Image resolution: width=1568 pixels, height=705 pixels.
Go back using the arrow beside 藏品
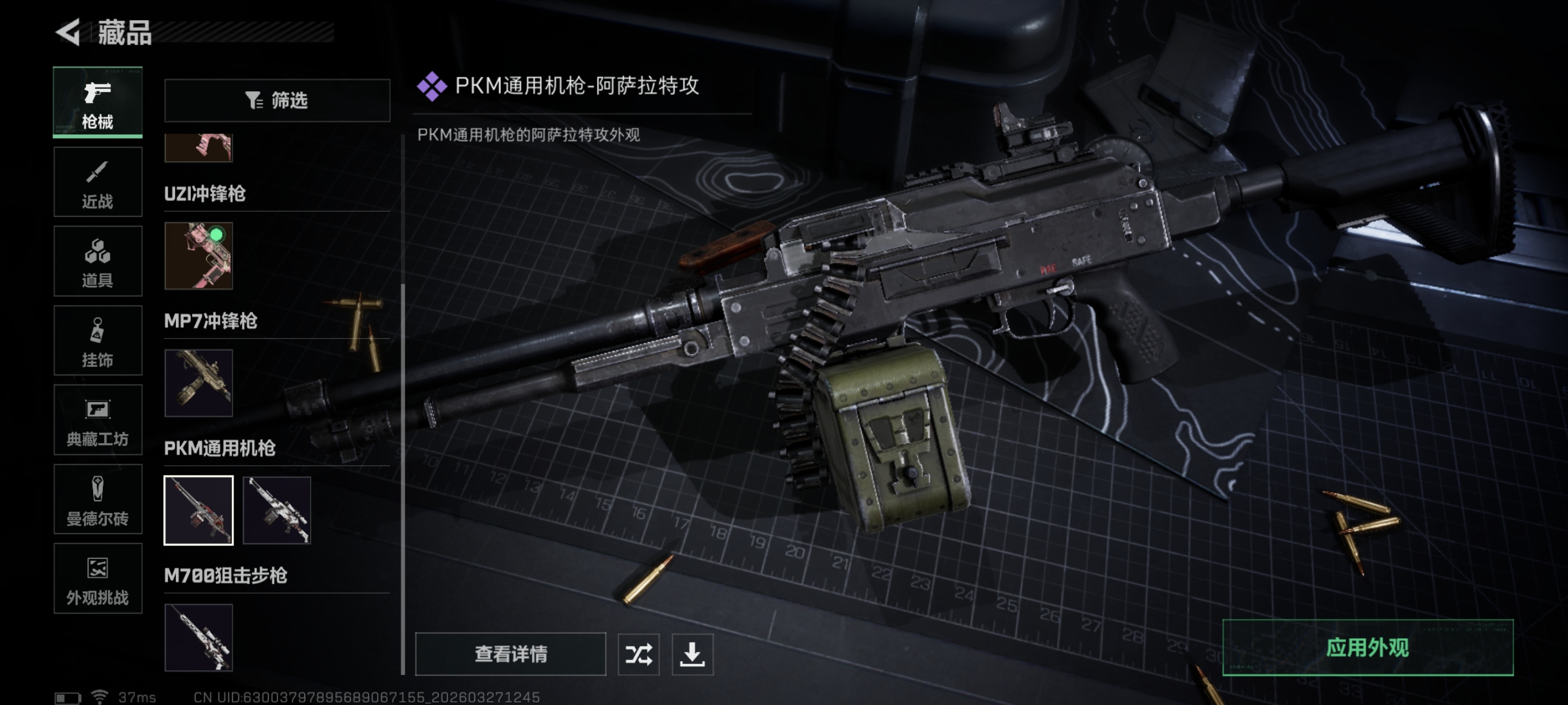tap(68, 32)
